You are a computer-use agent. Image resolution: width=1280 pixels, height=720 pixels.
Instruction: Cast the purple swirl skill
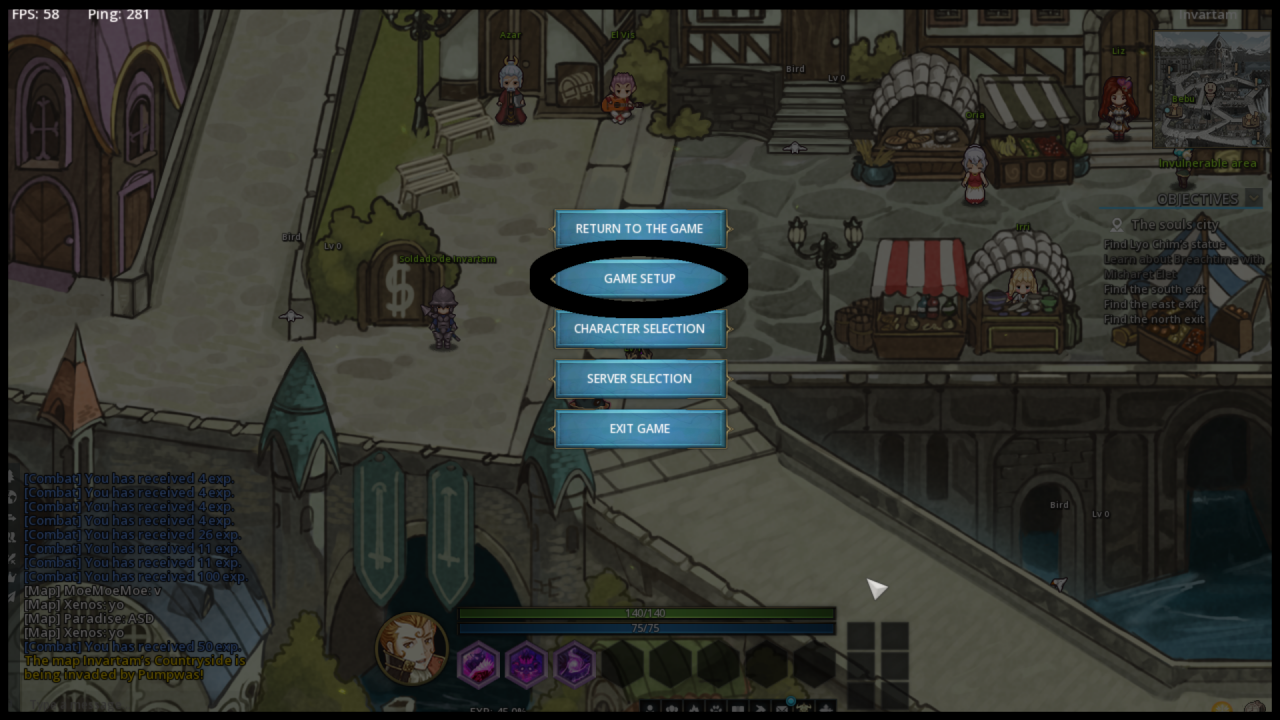click(x=574, y=664)
